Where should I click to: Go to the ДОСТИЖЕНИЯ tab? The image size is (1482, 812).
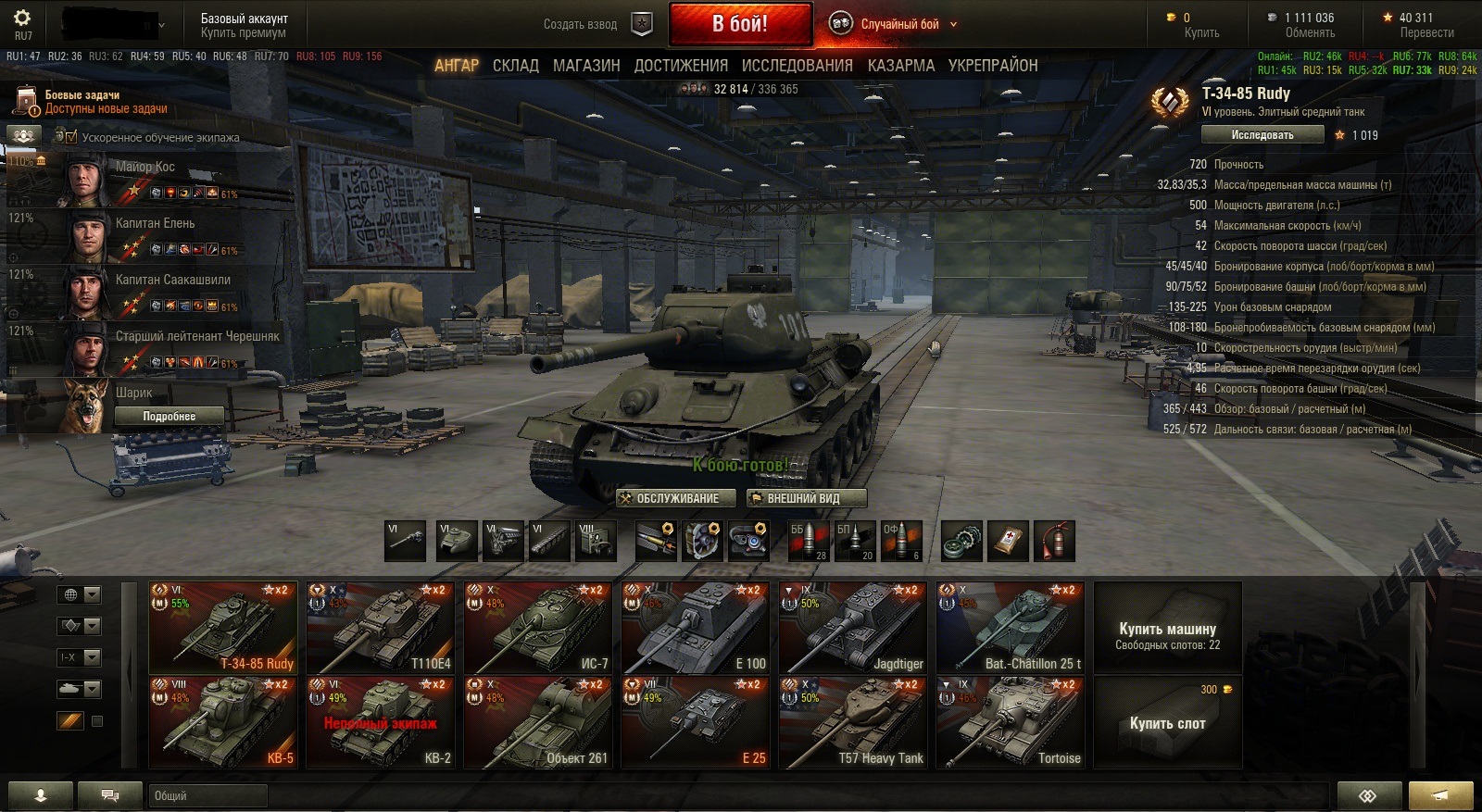click(x=681, y=66)
